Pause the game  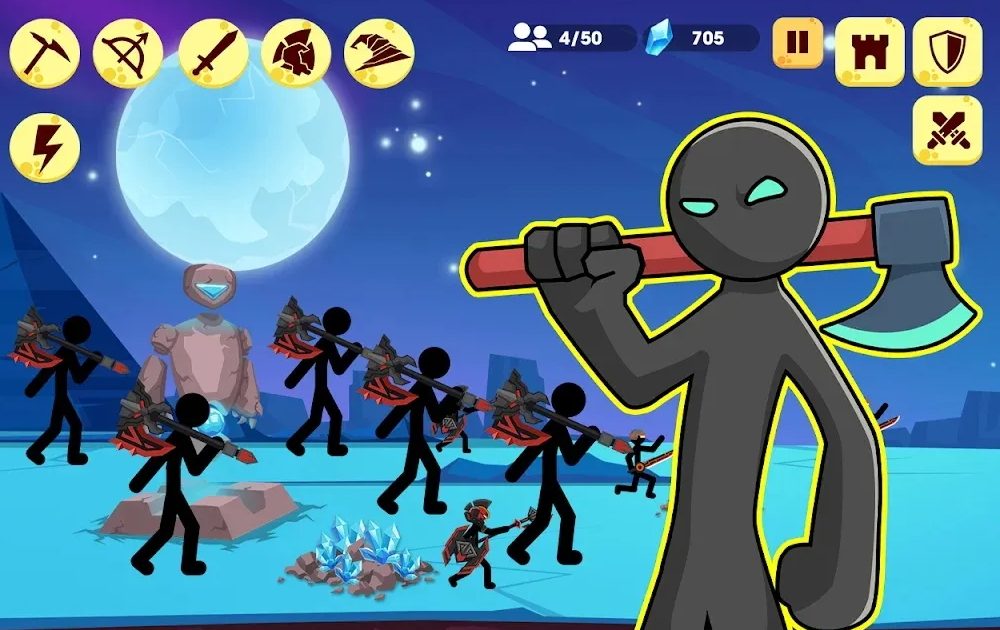(x=798, y=43)
